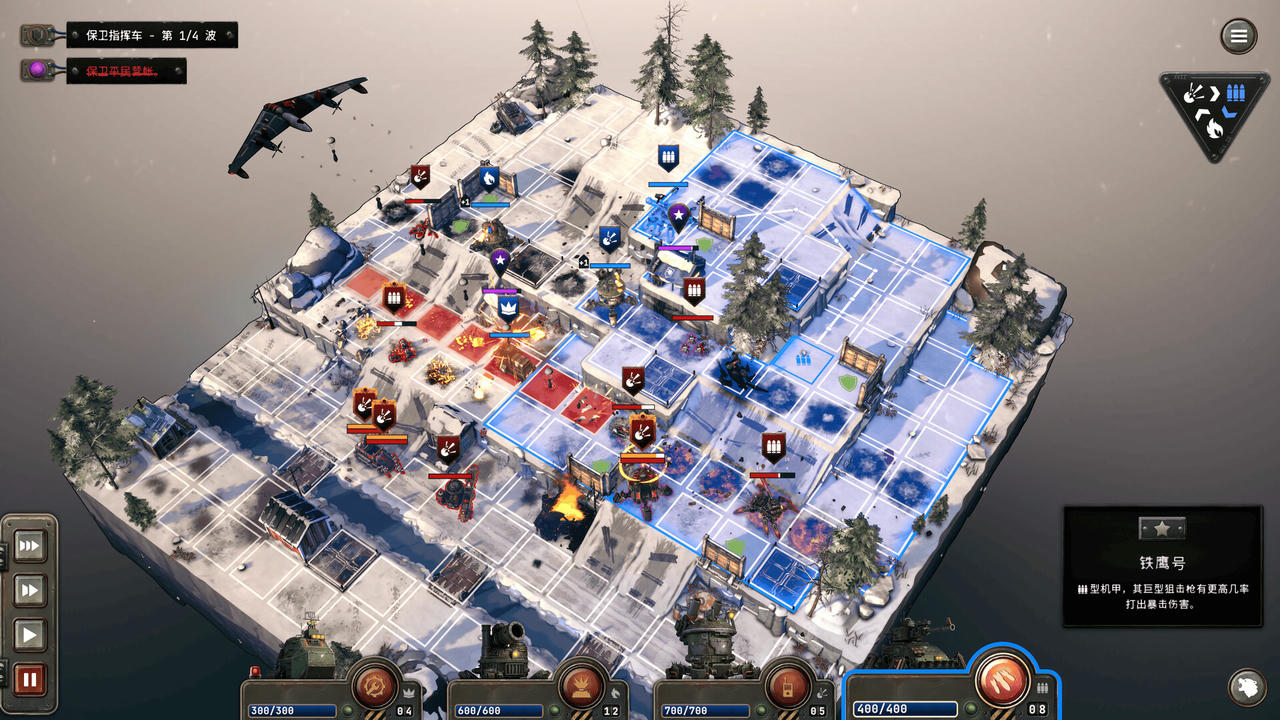Click the 保卫指挥车 wave objective banner

150,35
